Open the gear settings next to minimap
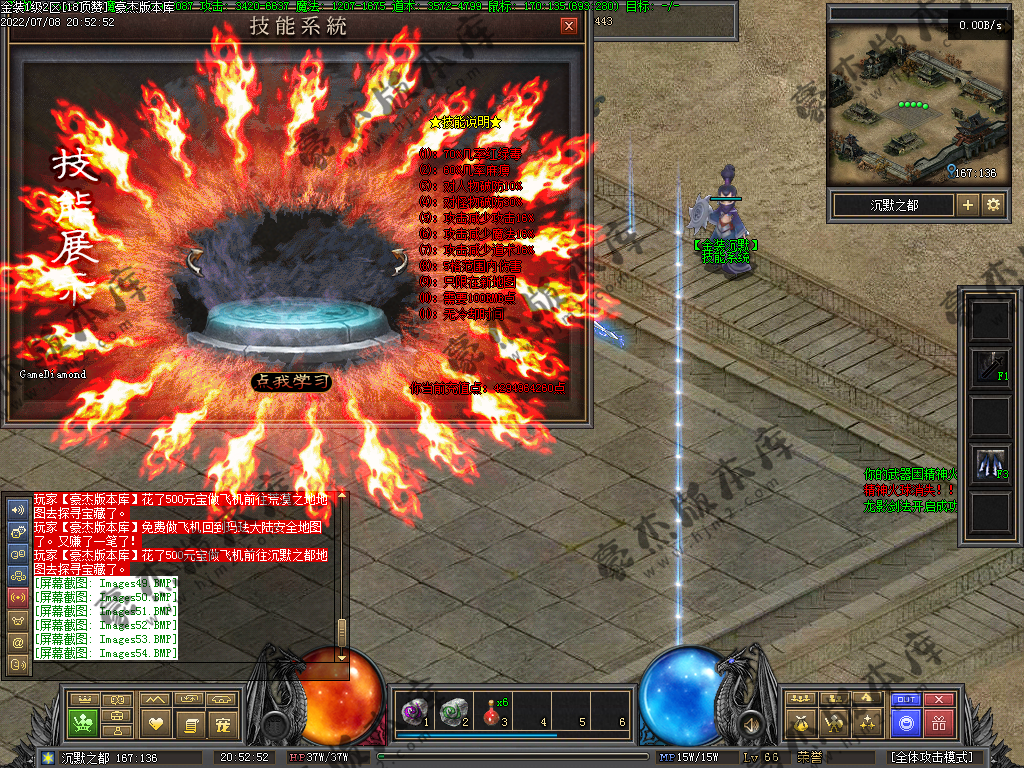 (993, 205)
